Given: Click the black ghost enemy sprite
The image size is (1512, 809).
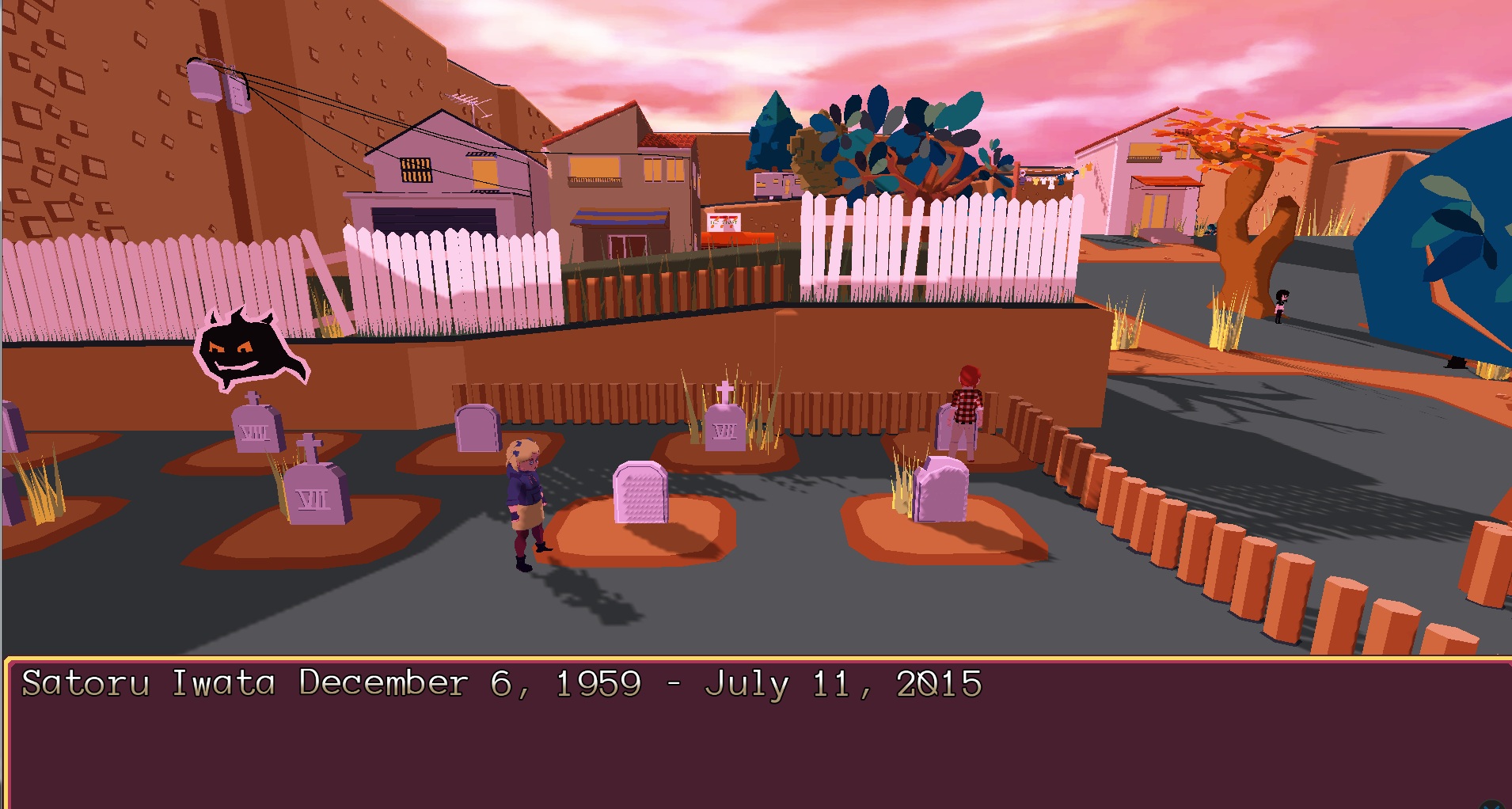Looking at the screenshot, I should [245, 348].
